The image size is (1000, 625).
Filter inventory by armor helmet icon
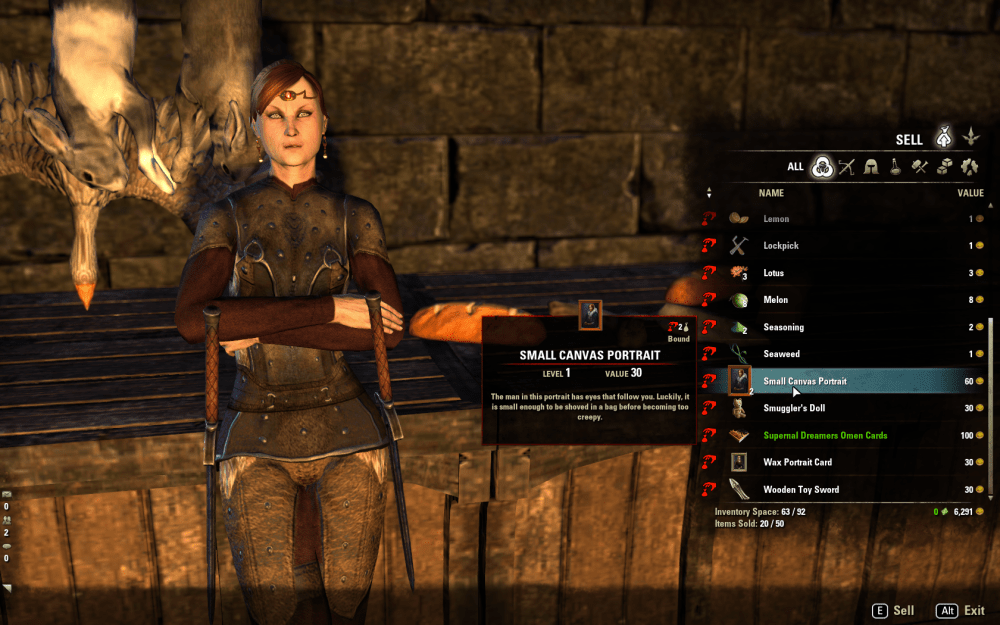871,167
